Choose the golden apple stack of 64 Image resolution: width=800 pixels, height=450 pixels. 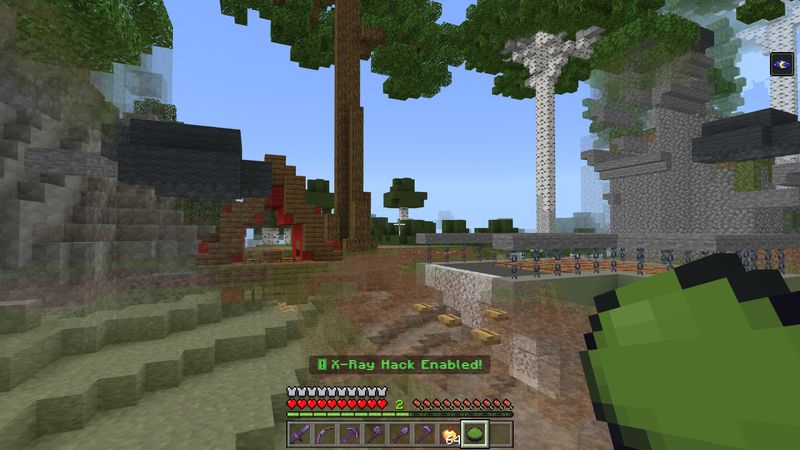pos(449,435)
